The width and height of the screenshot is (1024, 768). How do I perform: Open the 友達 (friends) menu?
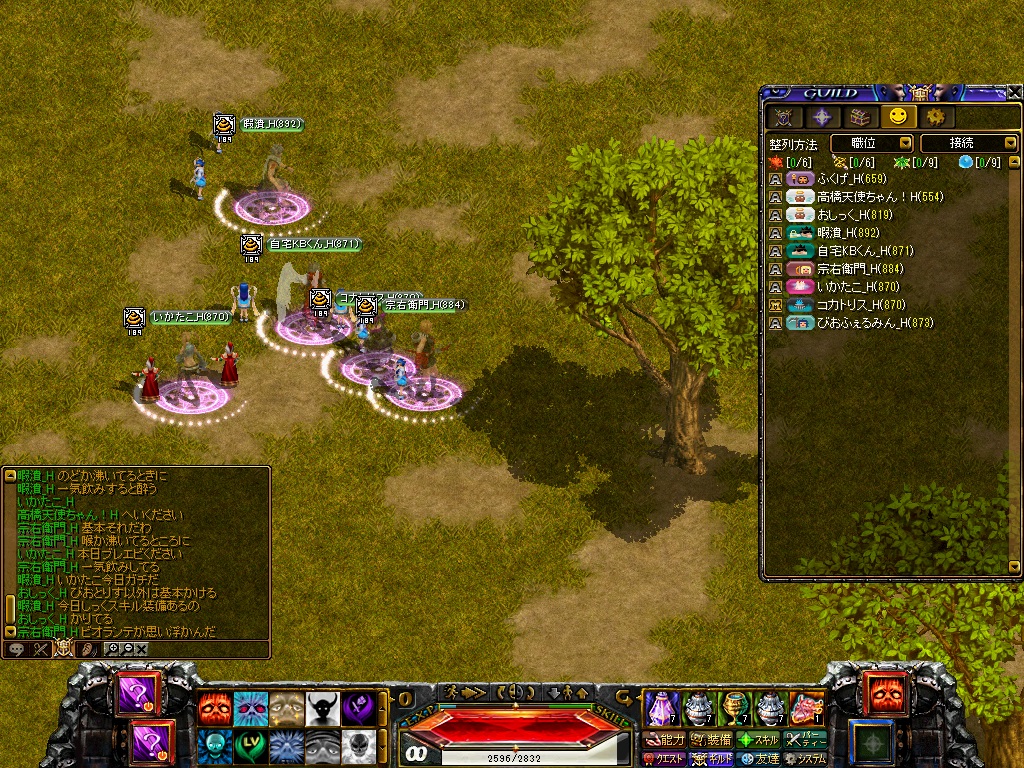[759, 759]
